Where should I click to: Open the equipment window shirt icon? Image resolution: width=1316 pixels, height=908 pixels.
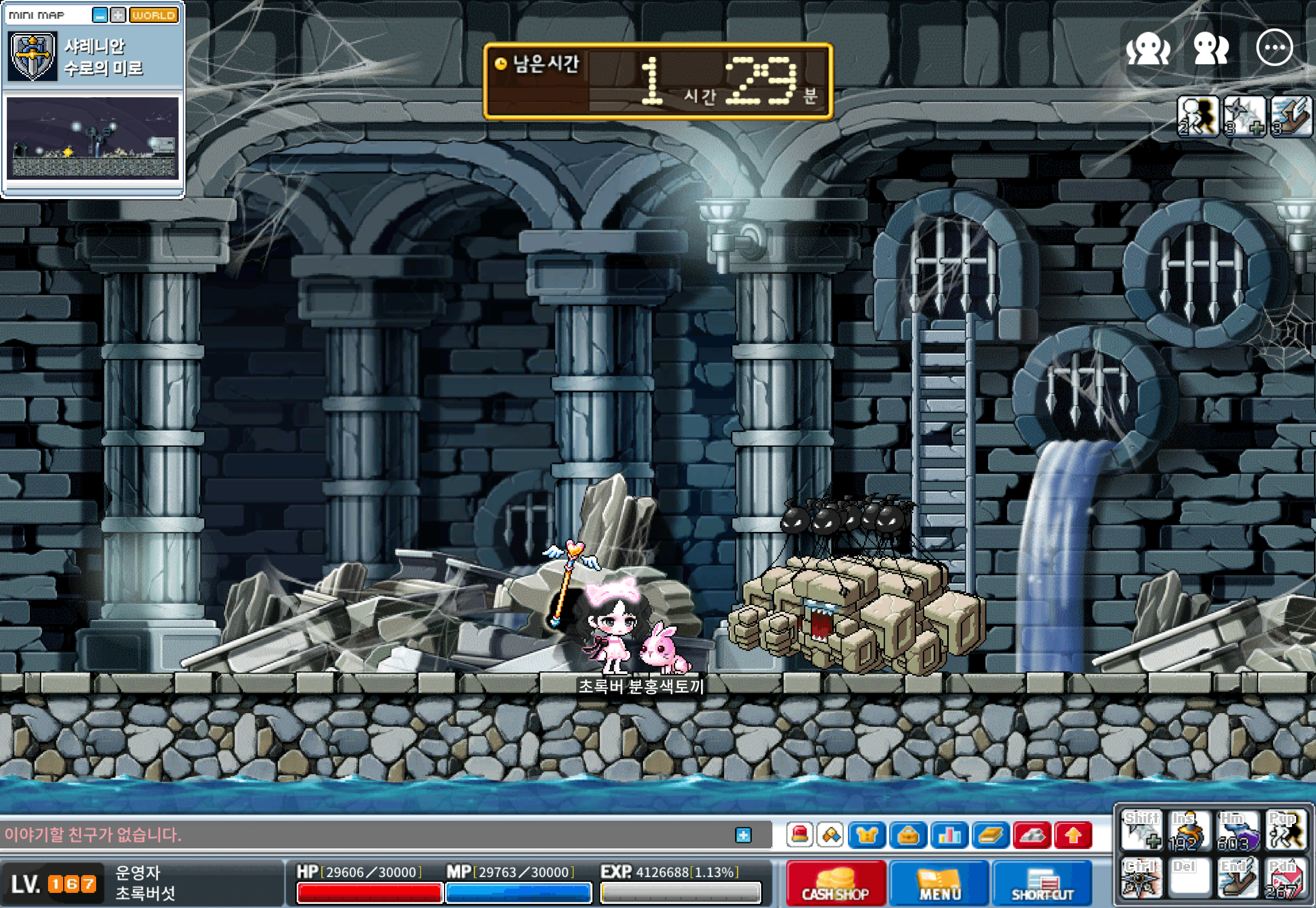pyautogui.click(x=867, y=835)
